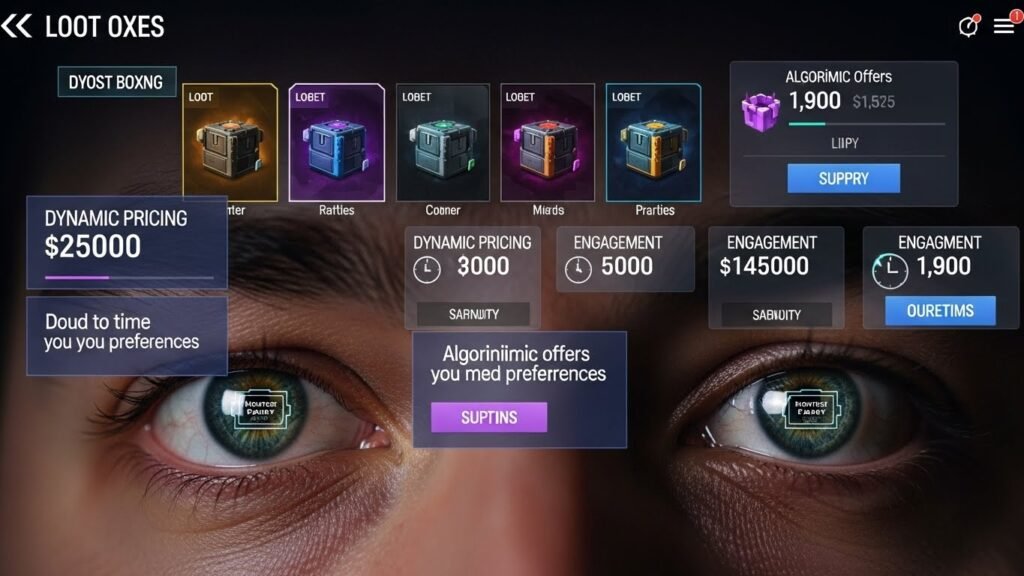
Task: Open the Dynamic Pricing $25000 panel
Action: pyautogui.click(x=127, y=242)
